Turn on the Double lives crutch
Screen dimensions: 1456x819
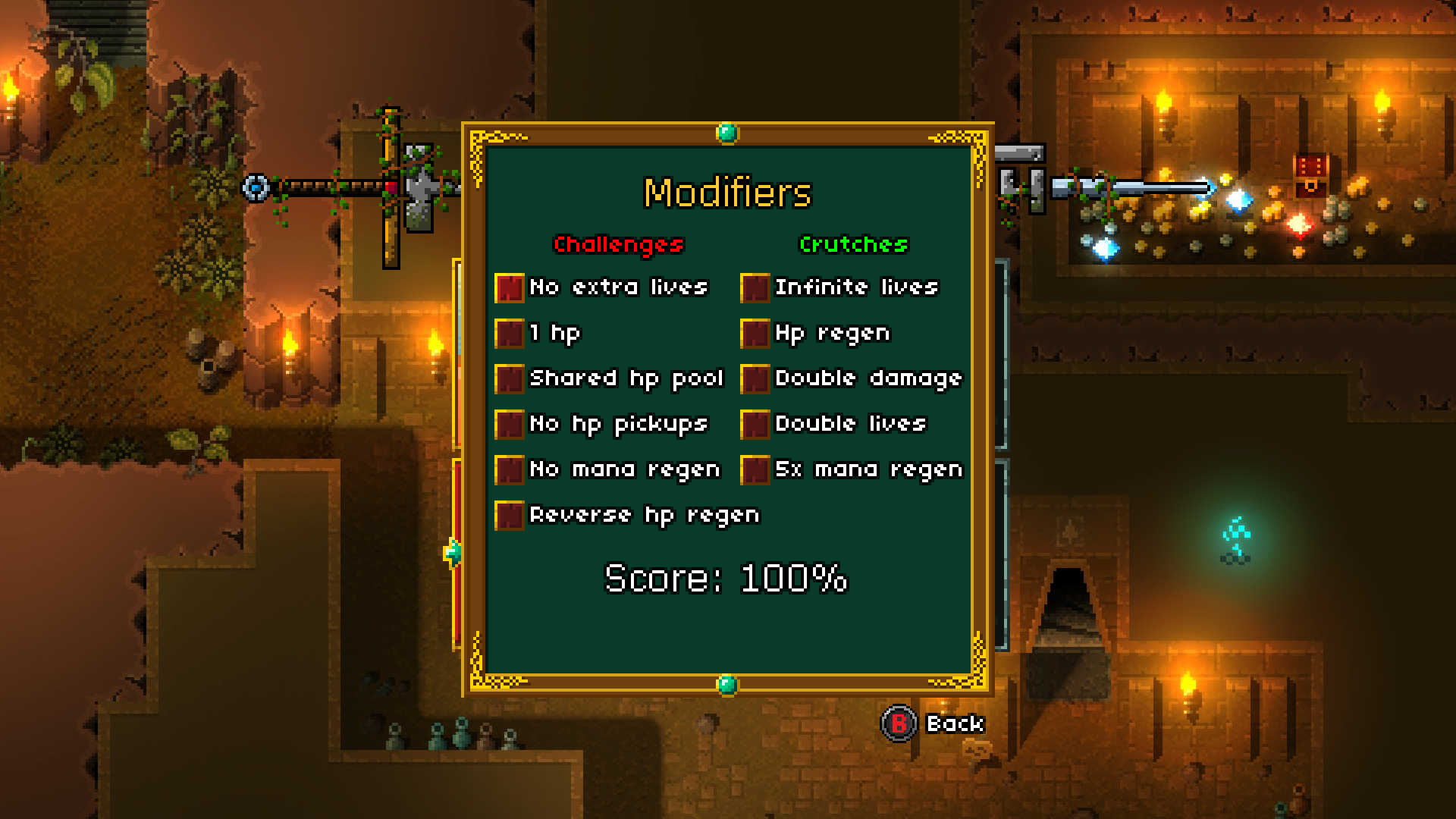tap(755, 424)
